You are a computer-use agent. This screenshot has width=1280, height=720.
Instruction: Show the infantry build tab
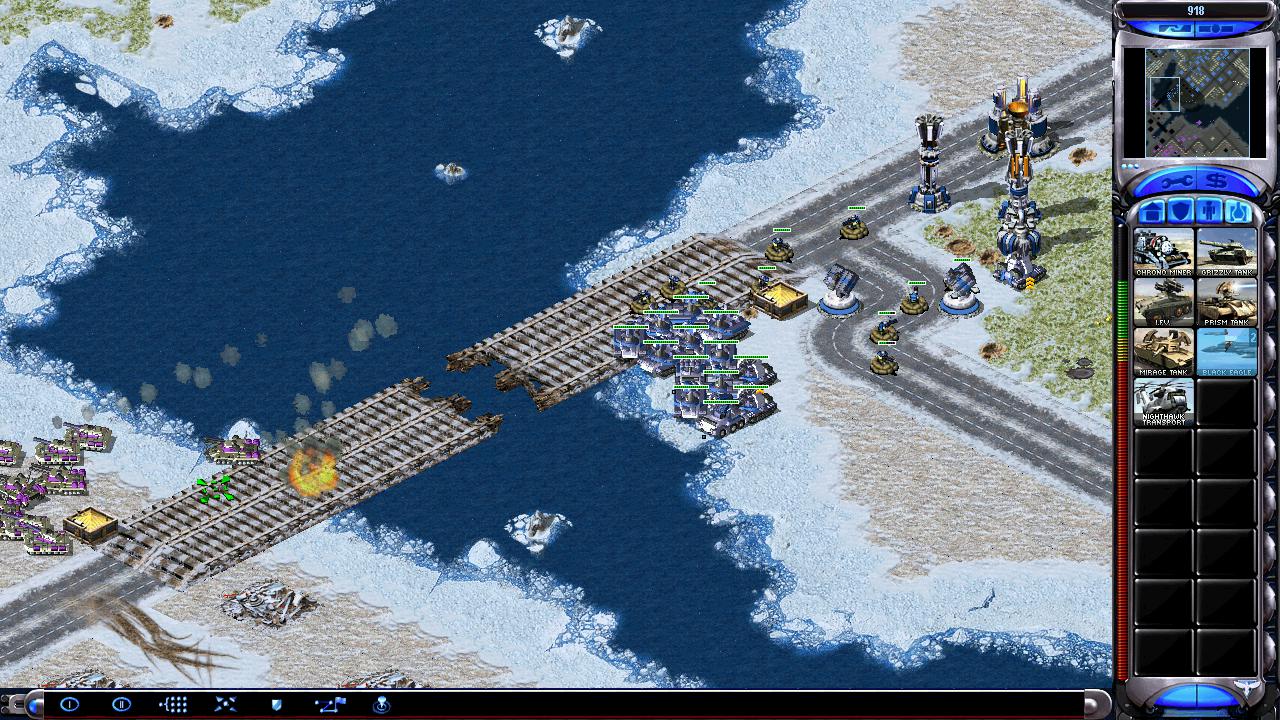pos(1209,212)
